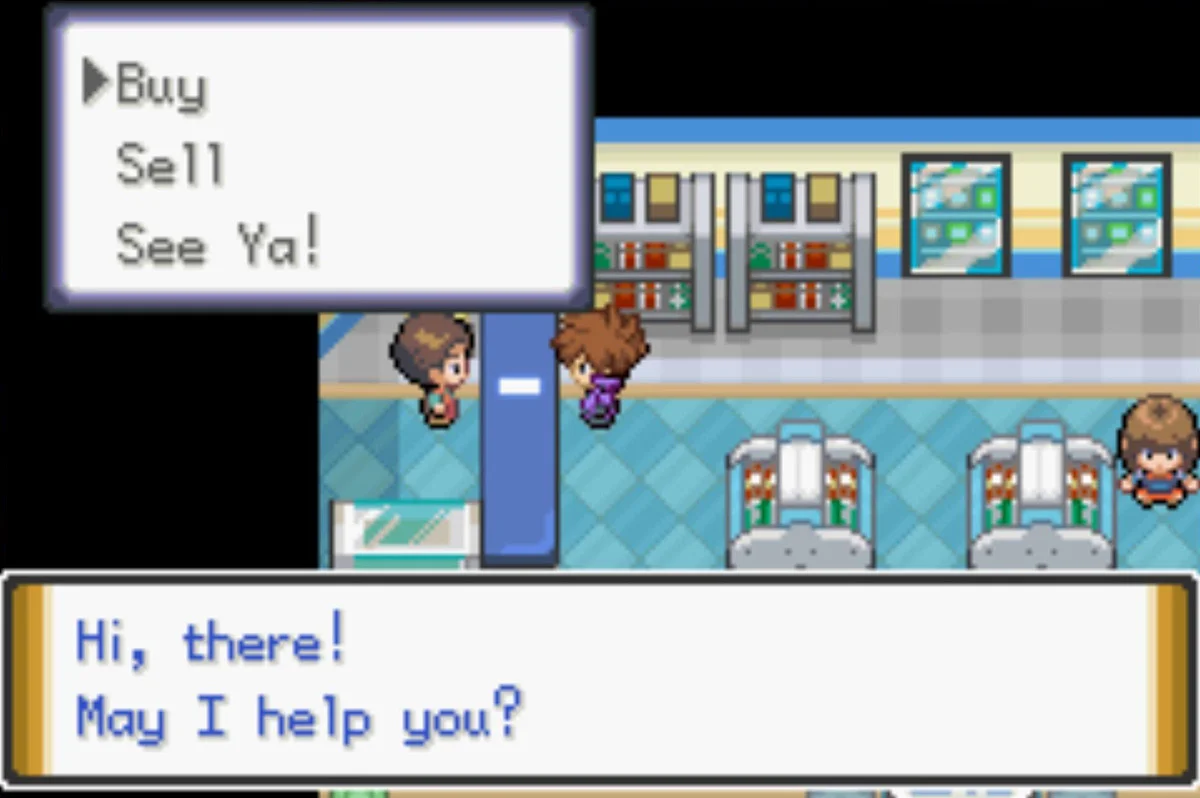The height and width of the screenshot is (798, 1200).
Task: Advance the "May I help you?" dialogue box
Action: tap(598, 680)
